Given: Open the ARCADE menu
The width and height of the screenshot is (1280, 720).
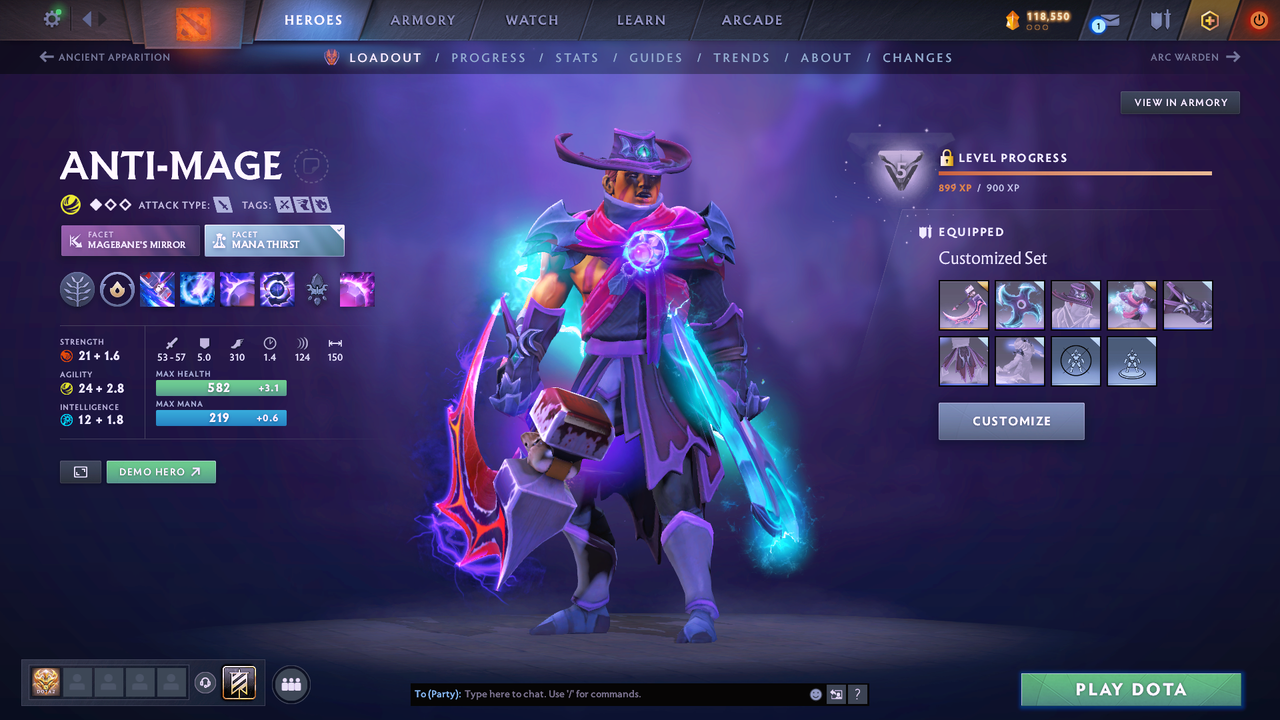Looking at the screenshot, I should tap(751, 19).
